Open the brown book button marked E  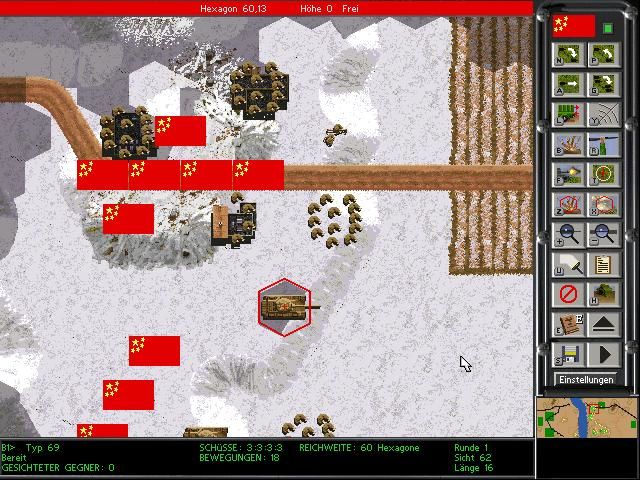568,325
